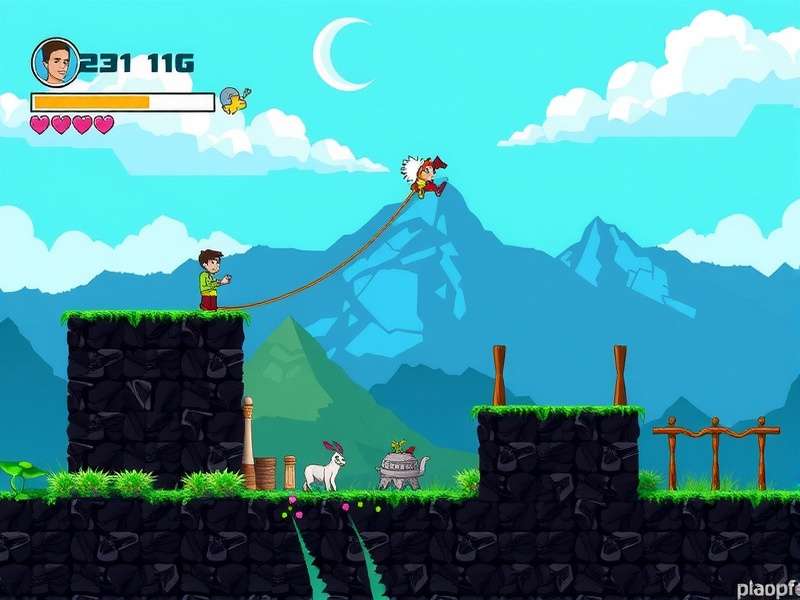
Task: Select the yellow star badge icon beside the bar
Action: tap(234, 100)
